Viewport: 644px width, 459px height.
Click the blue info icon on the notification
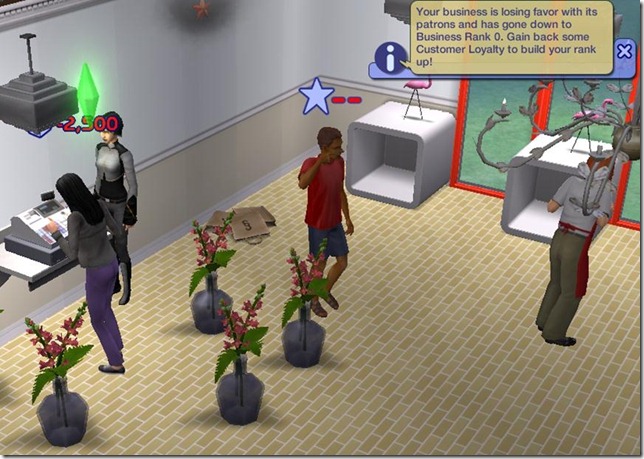(x=387, y=57)
